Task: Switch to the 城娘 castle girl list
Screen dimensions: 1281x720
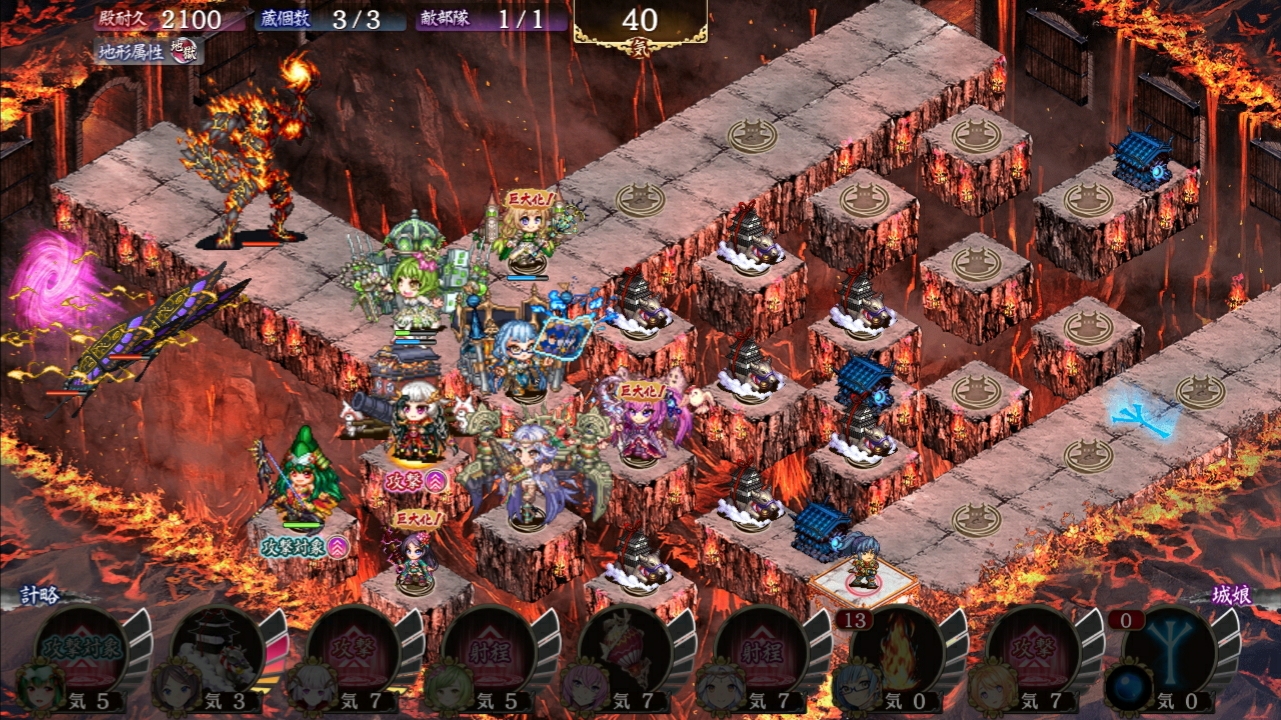Action: tap(1234, 596)
